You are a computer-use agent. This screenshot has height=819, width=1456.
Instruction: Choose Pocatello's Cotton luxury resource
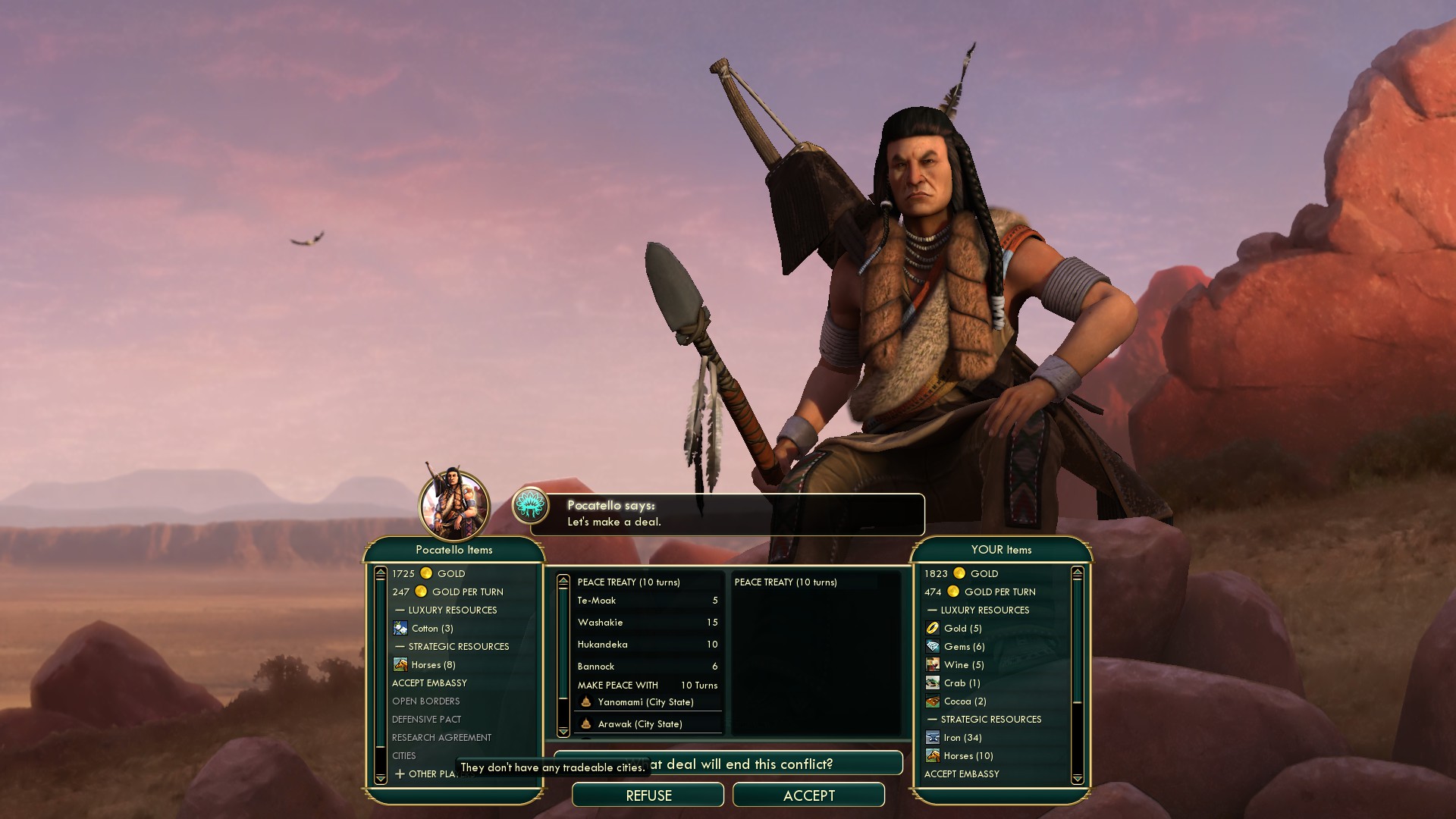click(x=424, y=628)
